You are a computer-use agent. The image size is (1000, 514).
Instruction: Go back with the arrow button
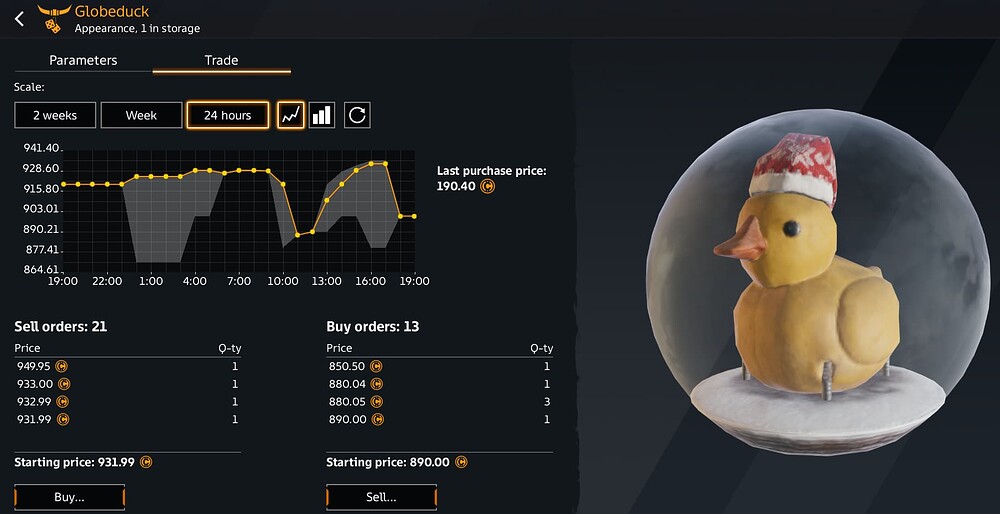[x=19, y=19]
